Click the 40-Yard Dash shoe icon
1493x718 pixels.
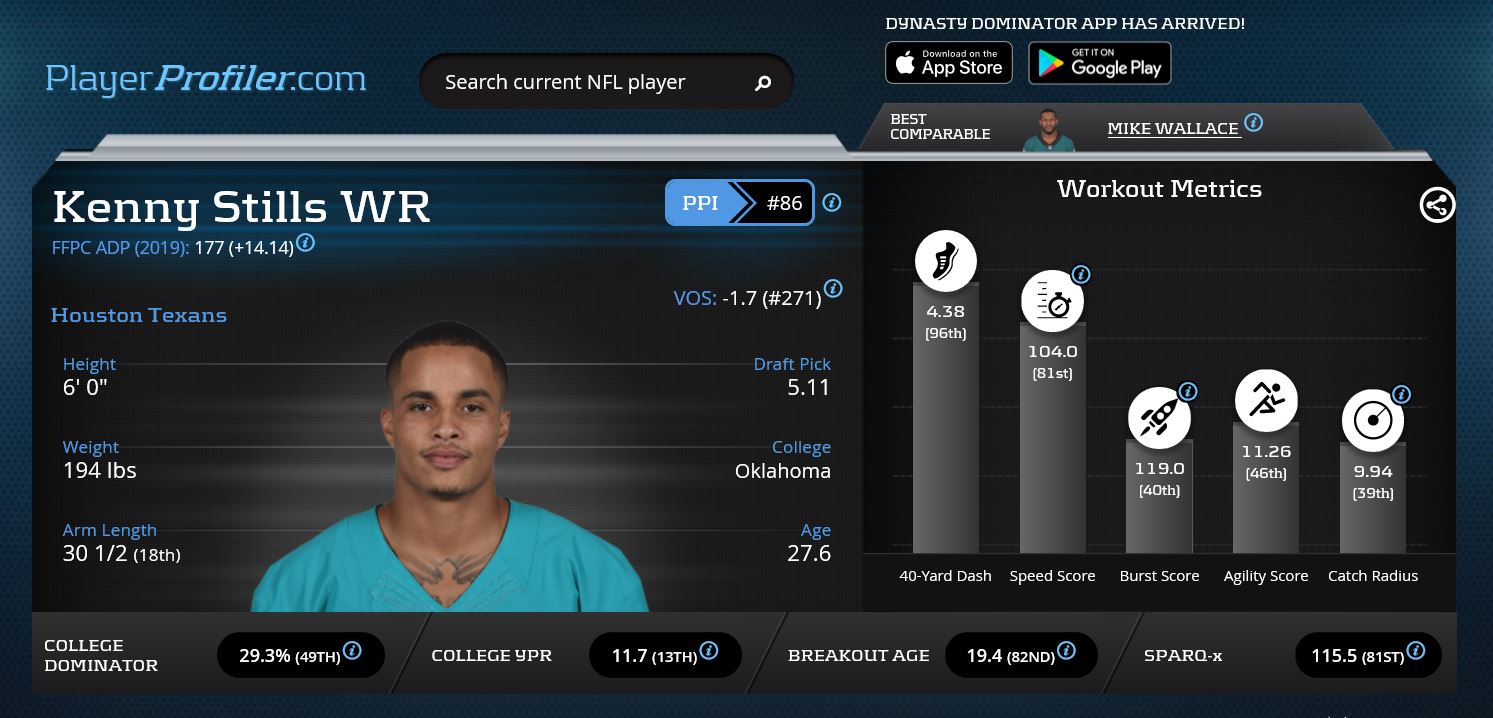coord(945,261)
